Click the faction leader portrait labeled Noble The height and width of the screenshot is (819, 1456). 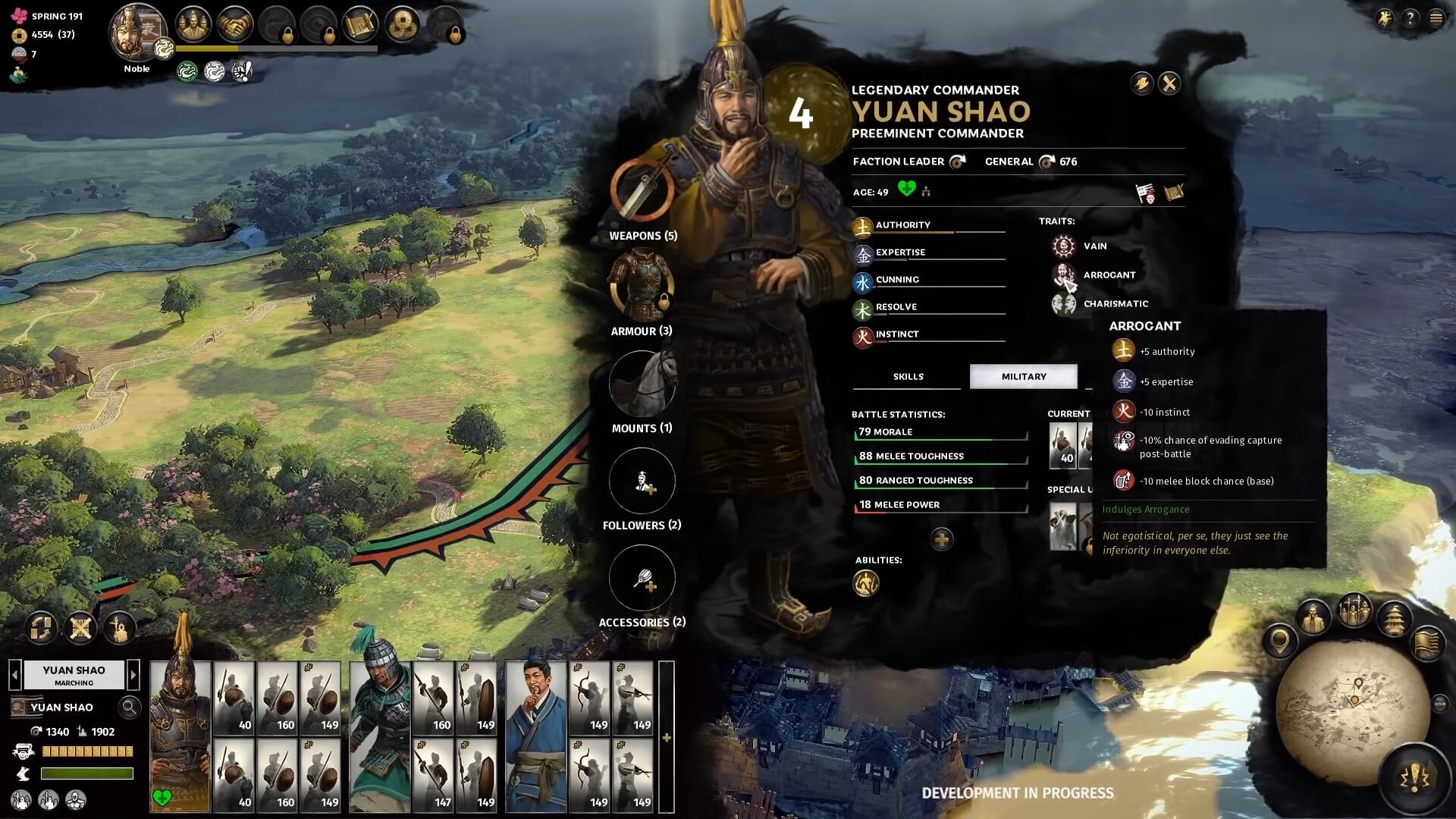[137, 34]
